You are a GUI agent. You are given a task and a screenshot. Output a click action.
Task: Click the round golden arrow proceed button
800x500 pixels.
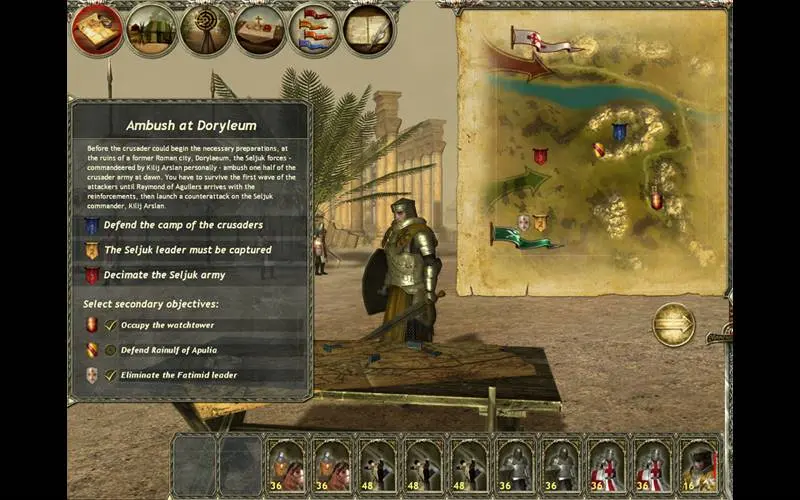click(673, 325)
